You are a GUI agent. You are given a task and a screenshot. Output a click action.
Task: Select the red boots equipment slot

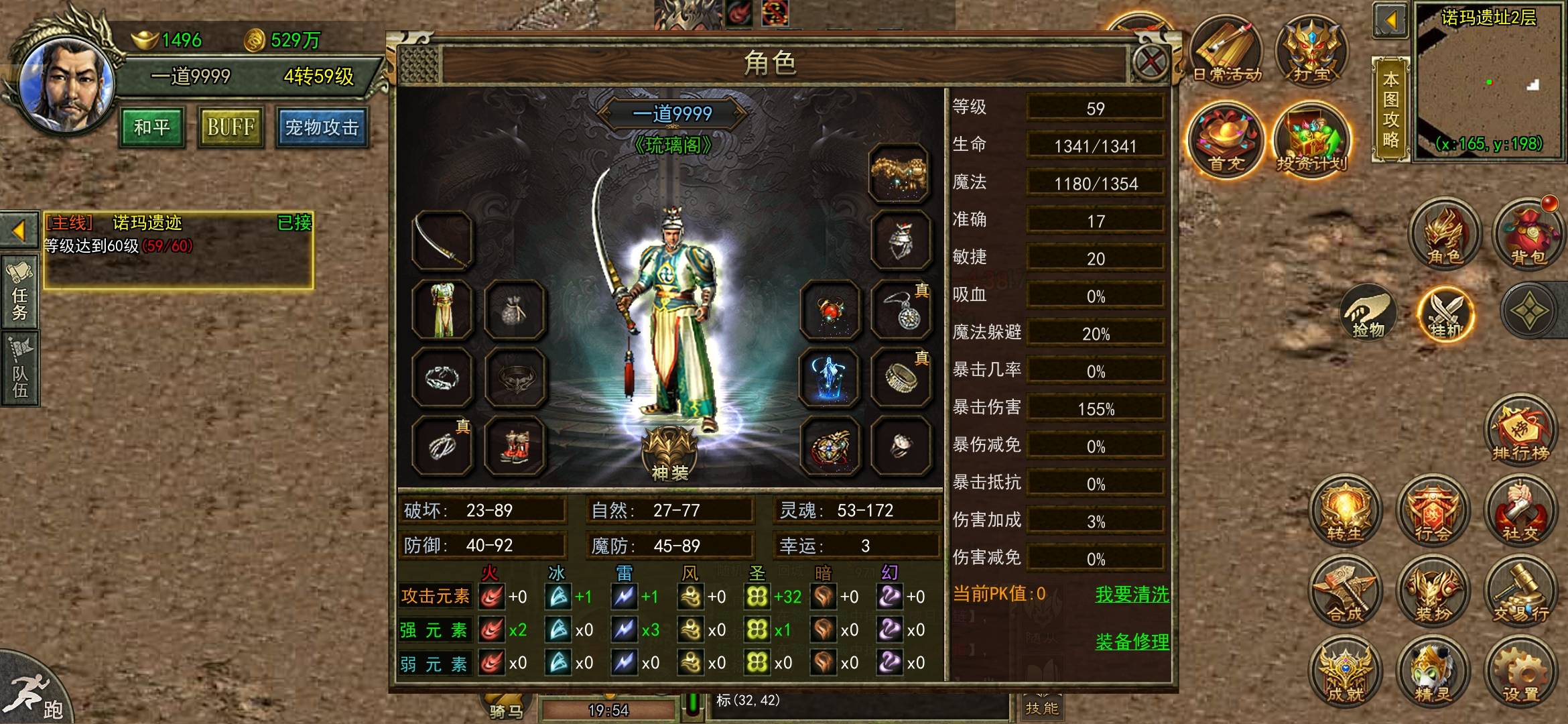[514, 446]
